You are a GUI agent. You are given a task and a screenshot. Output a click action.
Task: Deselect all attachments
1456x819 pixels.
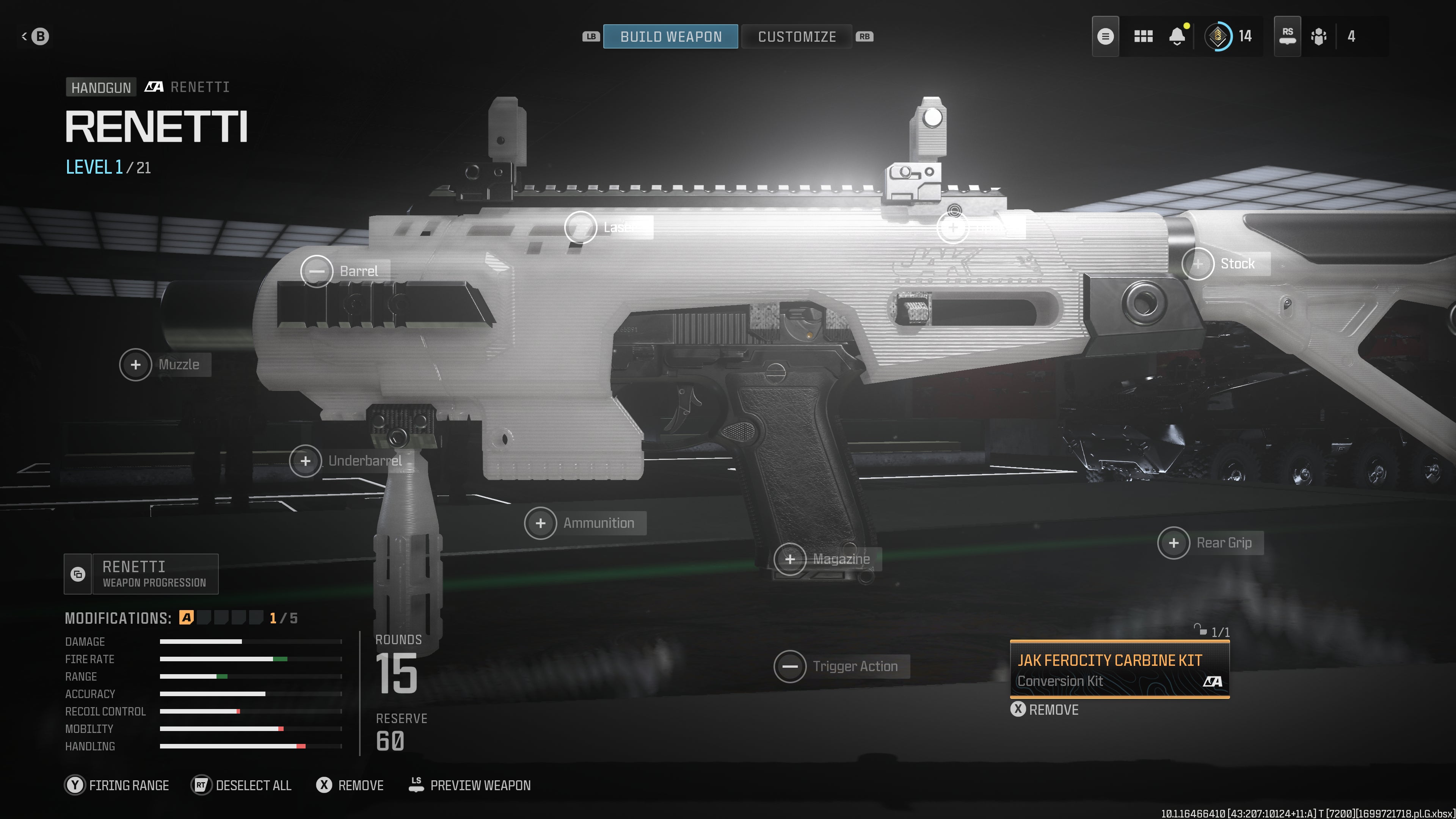[242, 785]
